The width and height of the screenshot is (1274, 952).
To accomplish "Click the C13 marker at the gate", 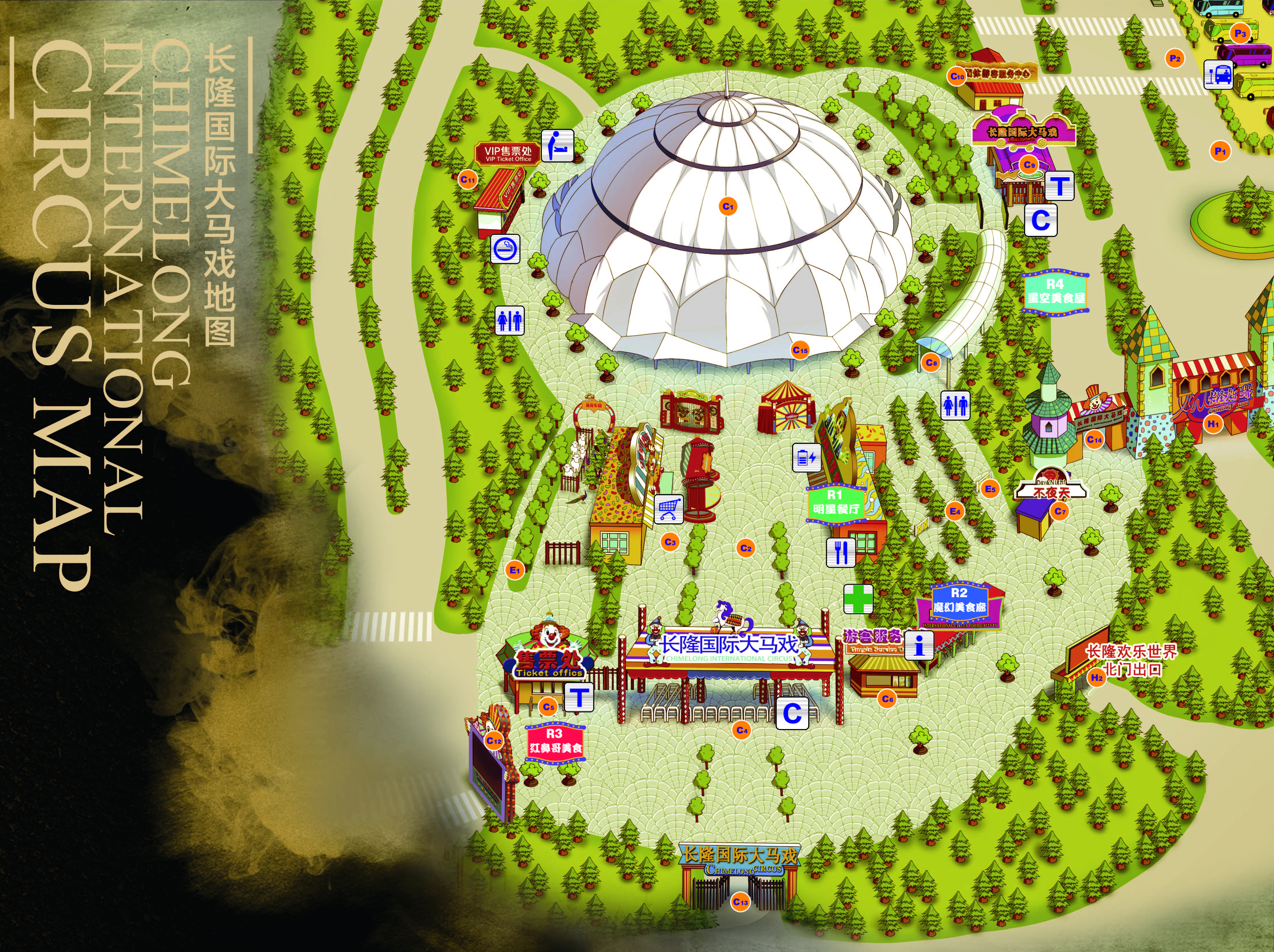I will coord(741,901).
